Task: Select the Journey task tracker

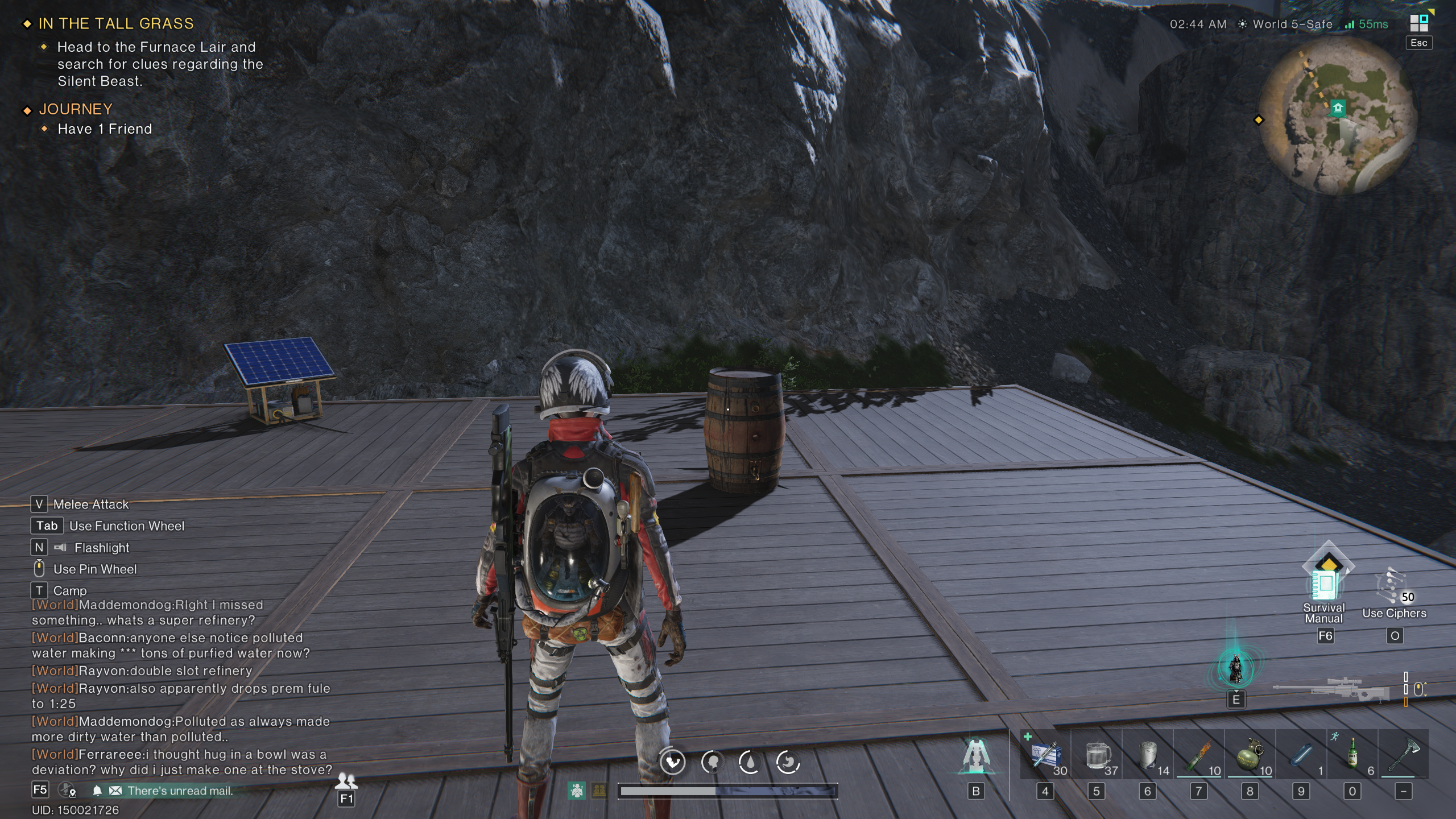Action: click(x=76, y=109)
